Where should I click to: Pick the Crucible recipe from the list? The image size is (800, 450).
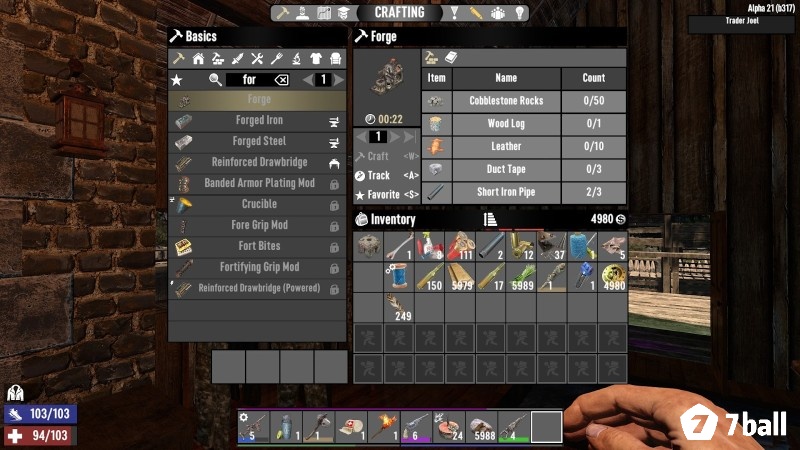pos(259,204)
